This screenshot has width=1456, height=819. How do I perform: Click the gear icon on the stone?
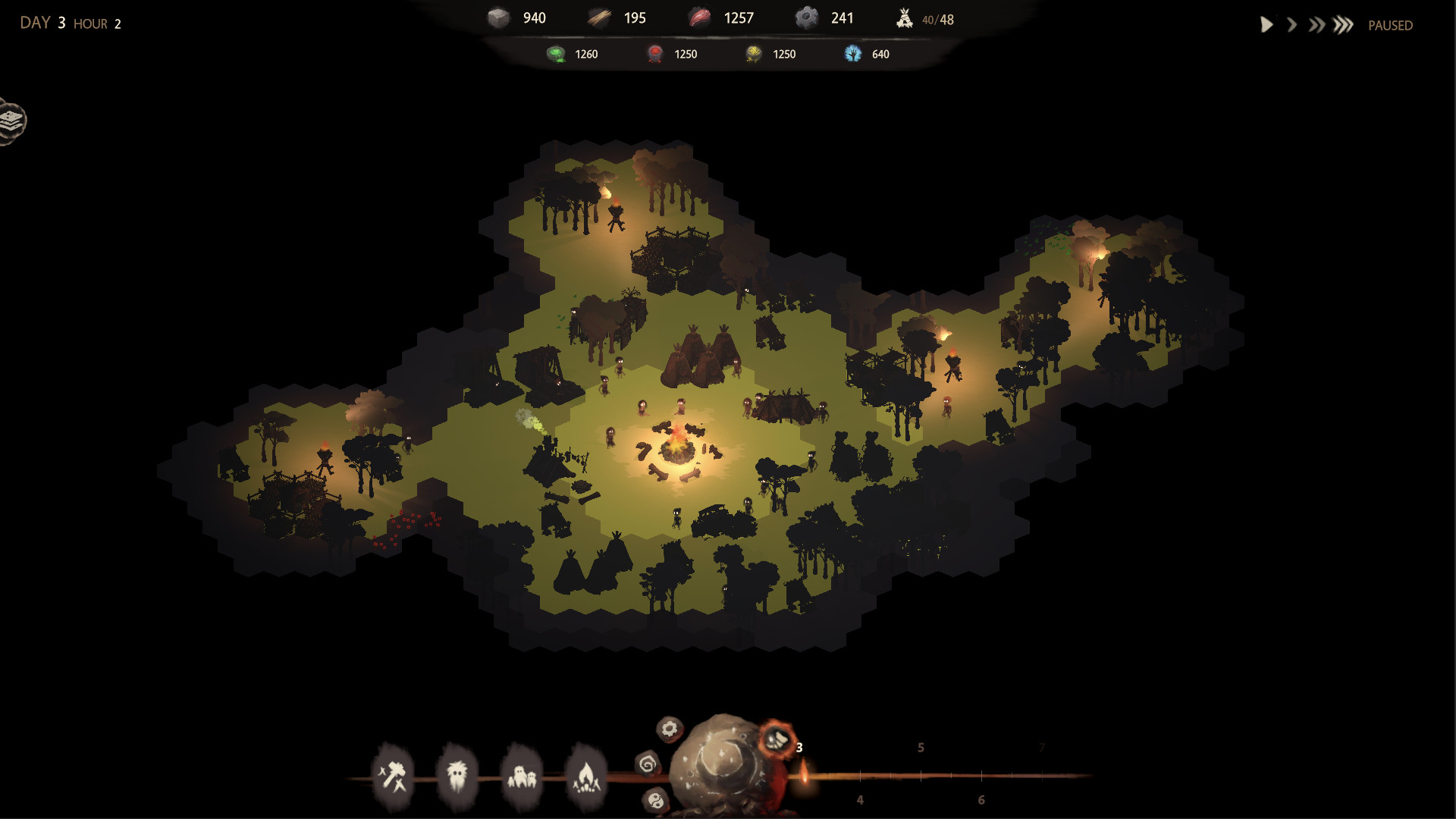coord(668,730)
